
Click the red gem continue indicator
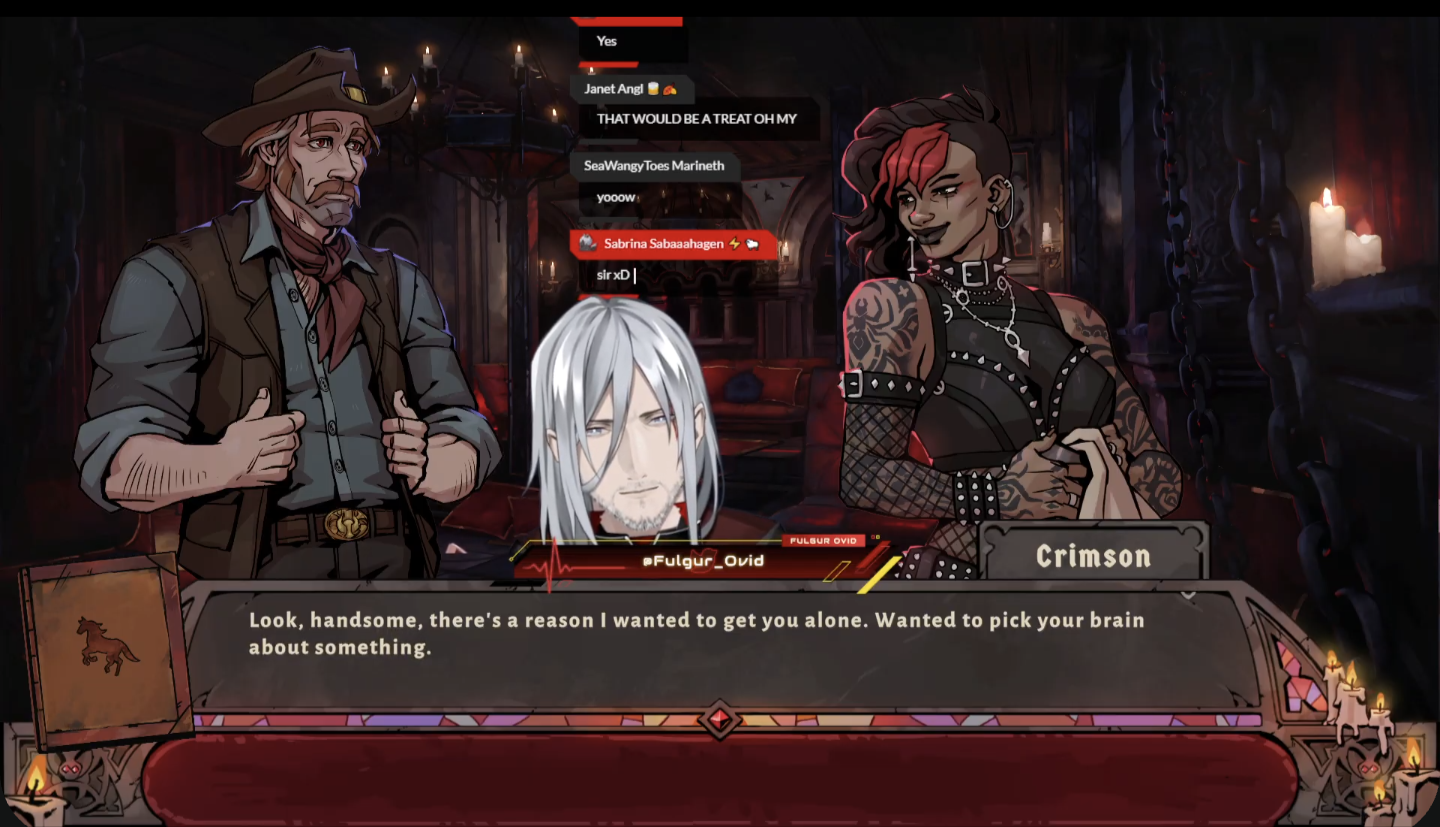coord(719,720)
